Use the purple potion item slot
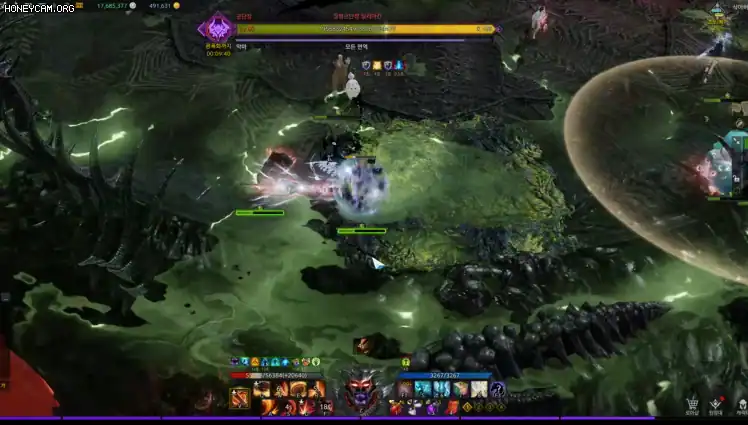 pyautogui.click(x=432, y=407)
